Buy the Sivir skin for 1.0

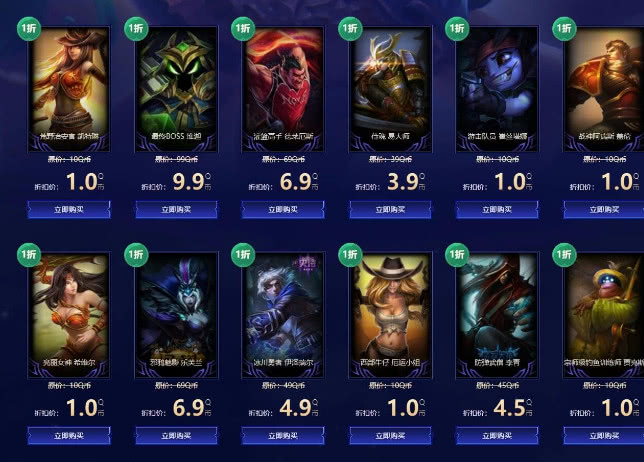pyautogui.click(x=68, y=435)
